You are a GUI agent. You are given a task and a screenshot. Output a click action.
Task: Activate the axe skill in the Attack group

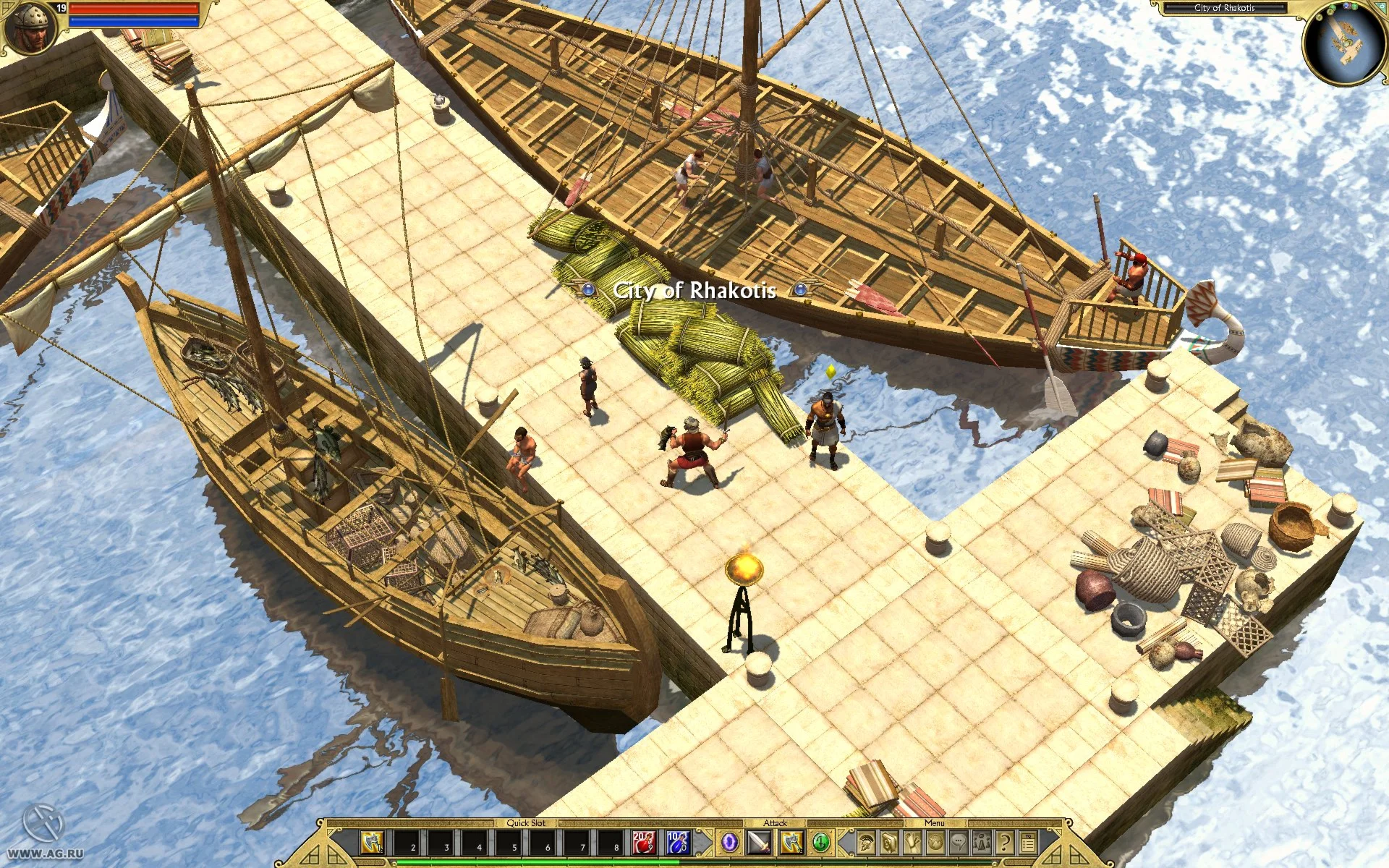coord(791,843)
